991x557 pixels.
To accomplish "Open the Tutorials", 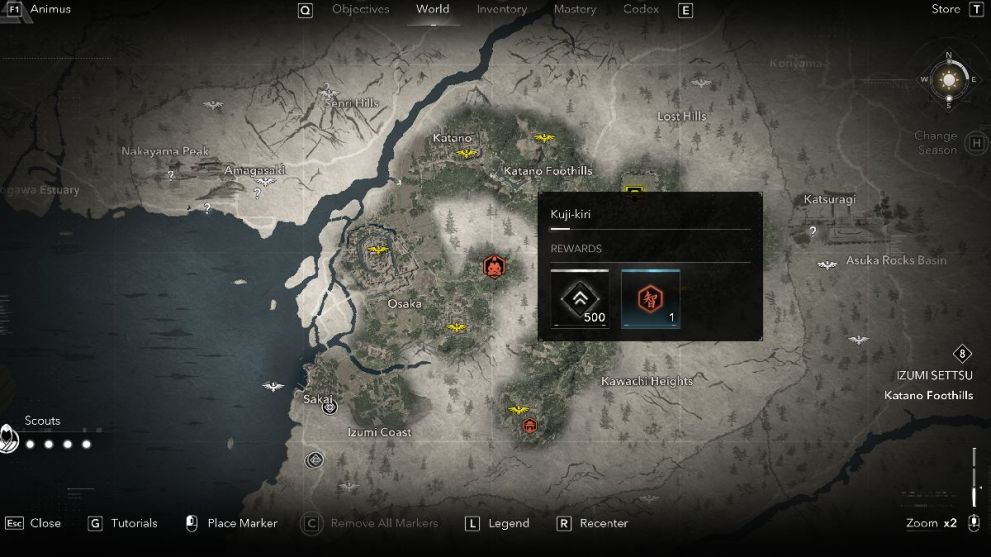I will 134,523.
